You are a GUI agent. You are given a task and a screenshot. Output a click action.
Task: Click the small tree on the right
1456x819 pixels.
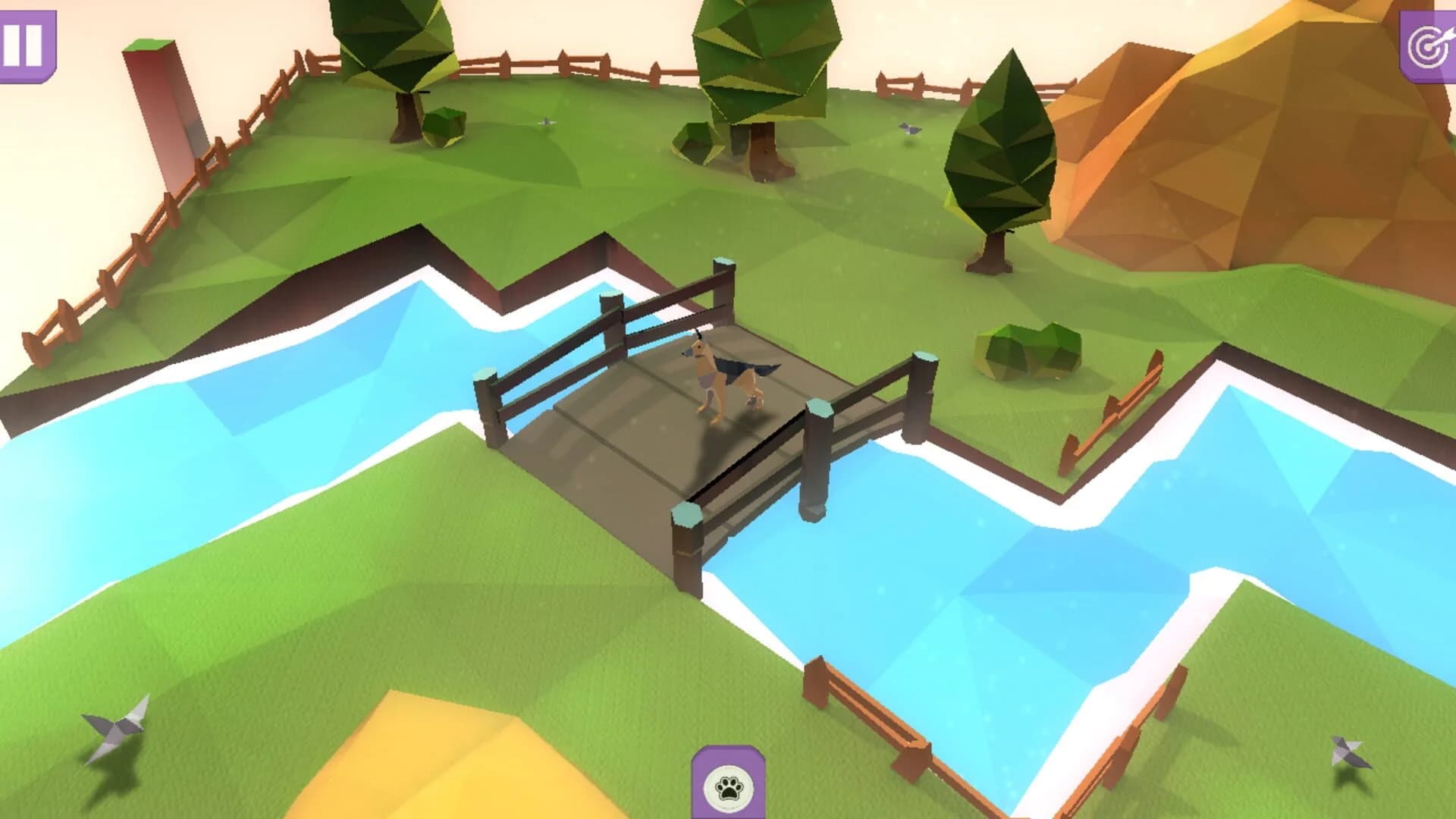point(1001,152)
